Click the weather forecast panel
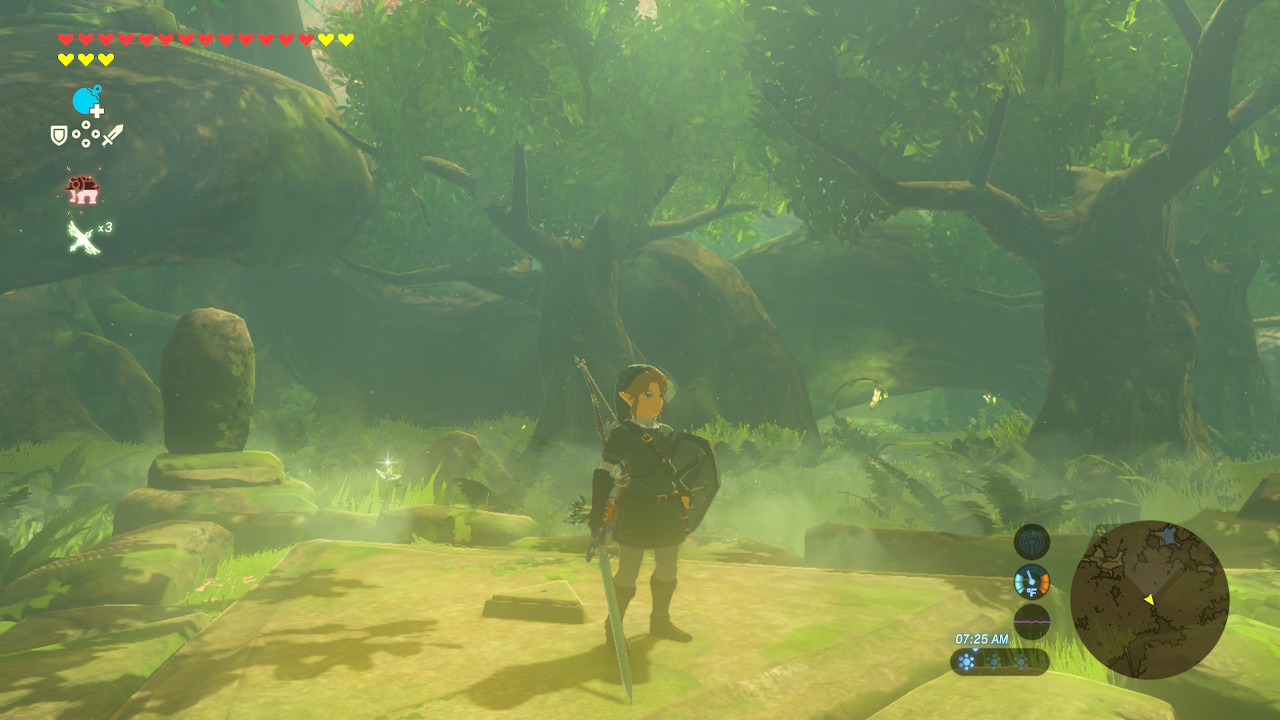The image size is (1280, 720). point(999,661)
